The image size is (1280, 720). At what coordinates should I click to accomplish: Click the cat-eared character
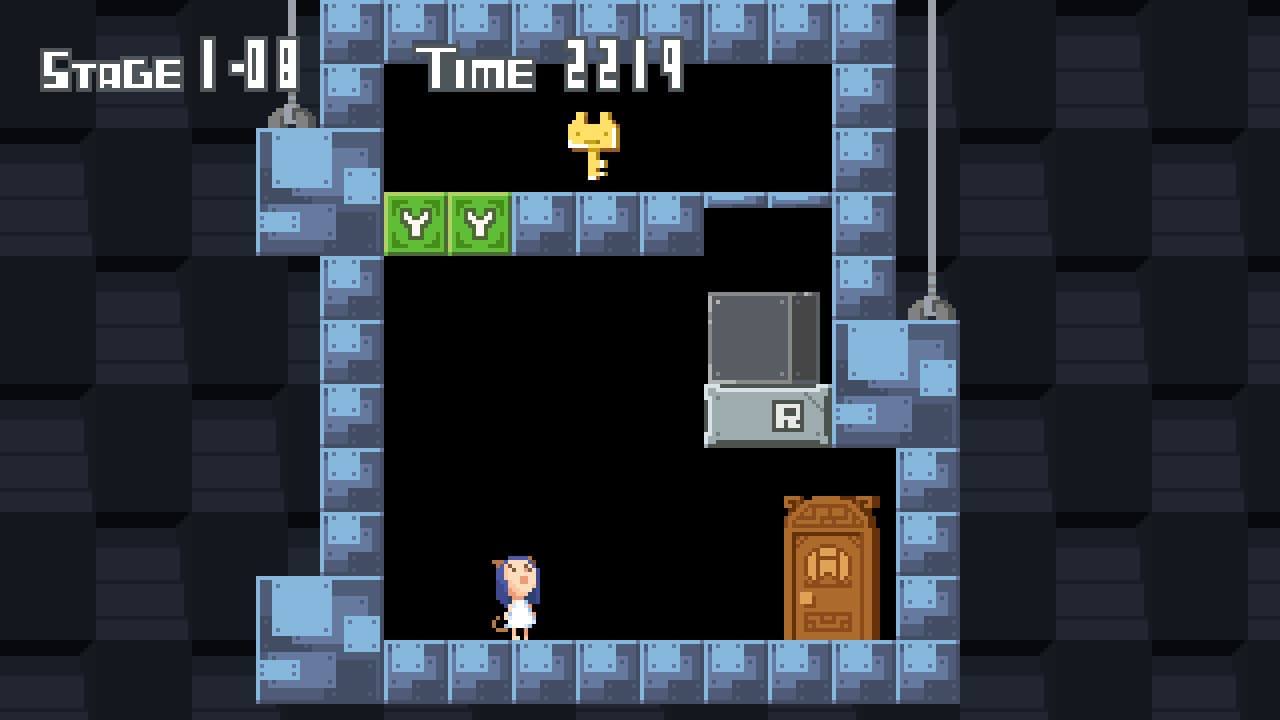pos(515,595)
